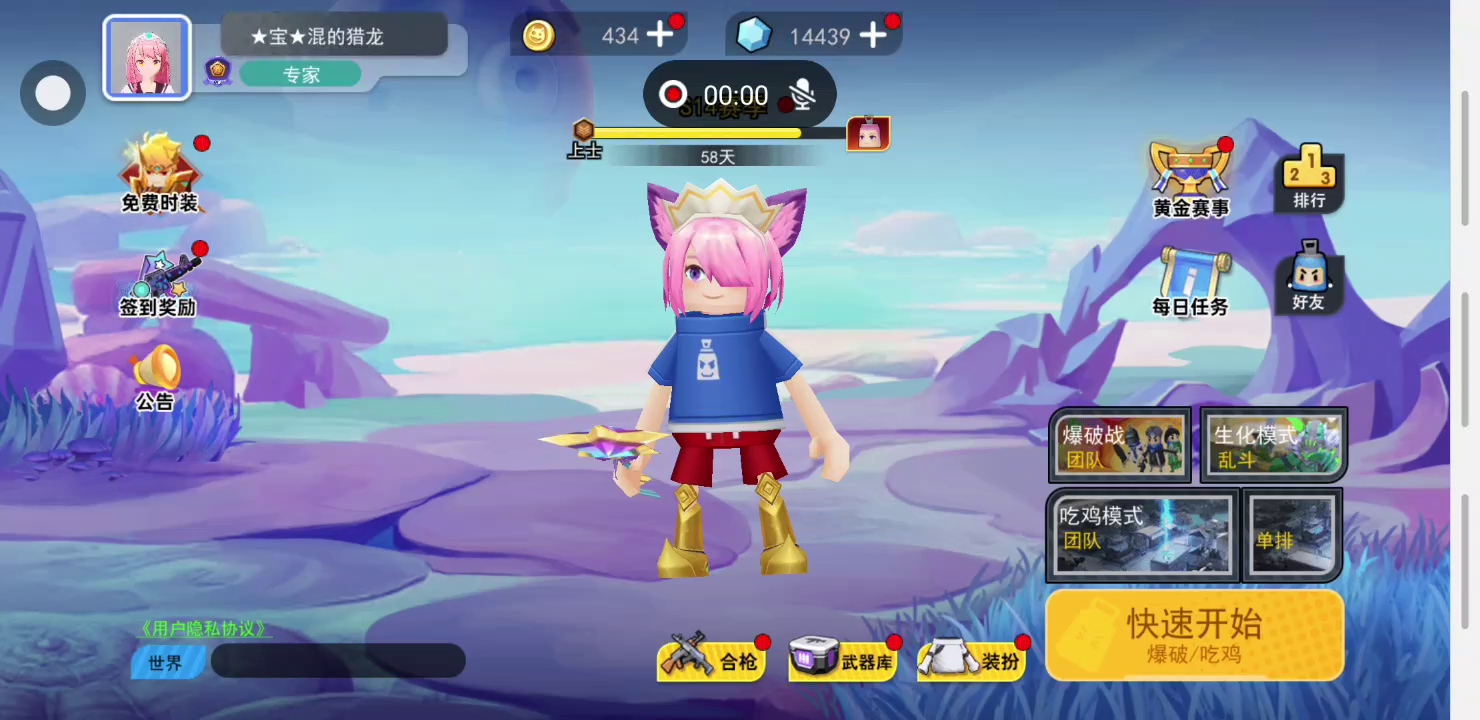Open 每日任务 daily missions
This screenshot has height=720, width=1480.
[1190, 282]
